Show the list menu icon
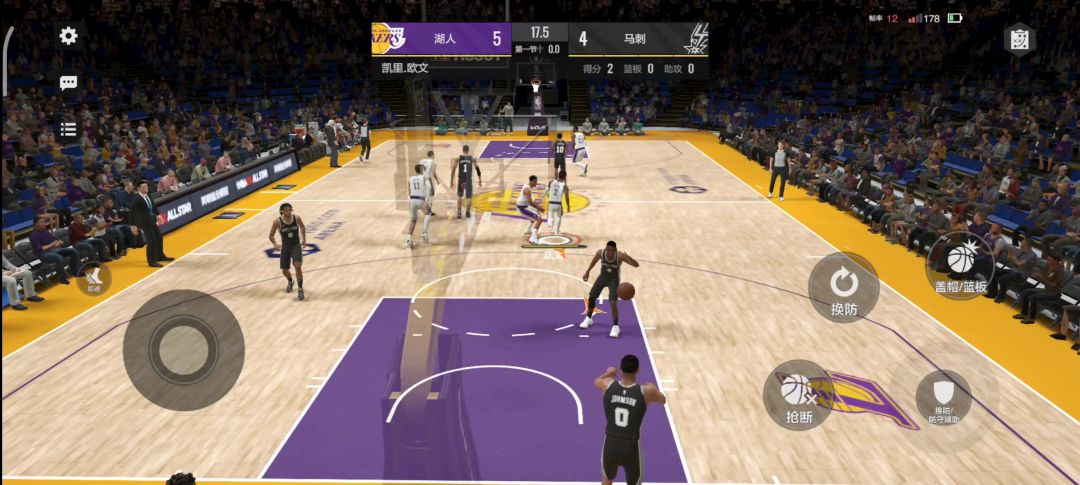The image size is (1080, 485). [68, 128]
